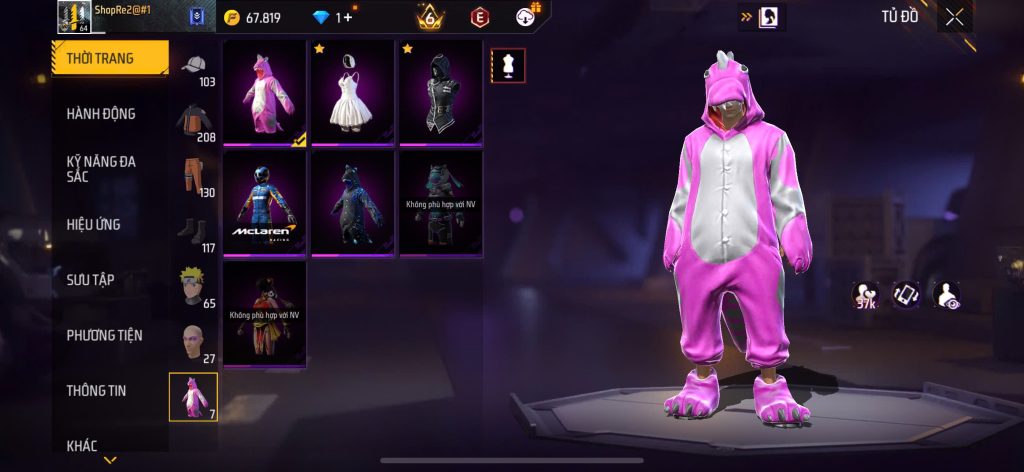The width and height of the screenshot is (1024, 472).
Task: Choose the jacket tops subcategory
Action: tap(194, 121)
